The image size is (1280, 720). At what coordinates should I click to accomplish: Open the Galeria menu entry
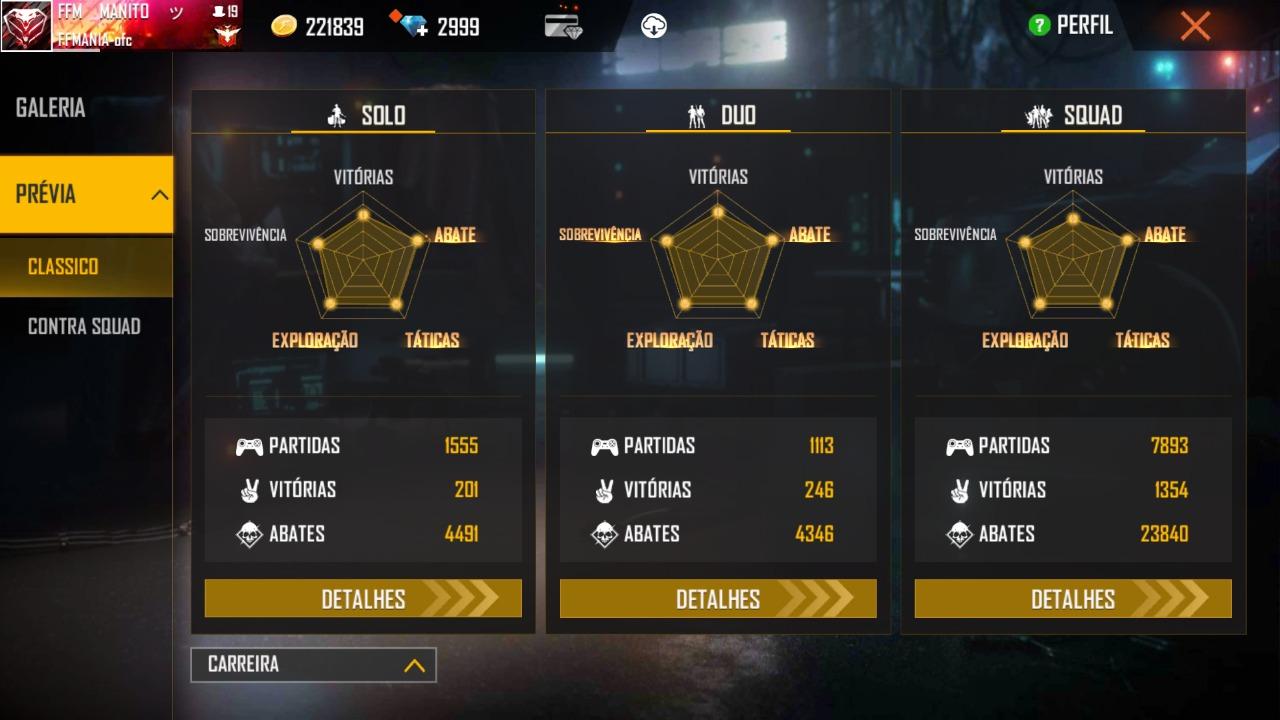[51, 108]
